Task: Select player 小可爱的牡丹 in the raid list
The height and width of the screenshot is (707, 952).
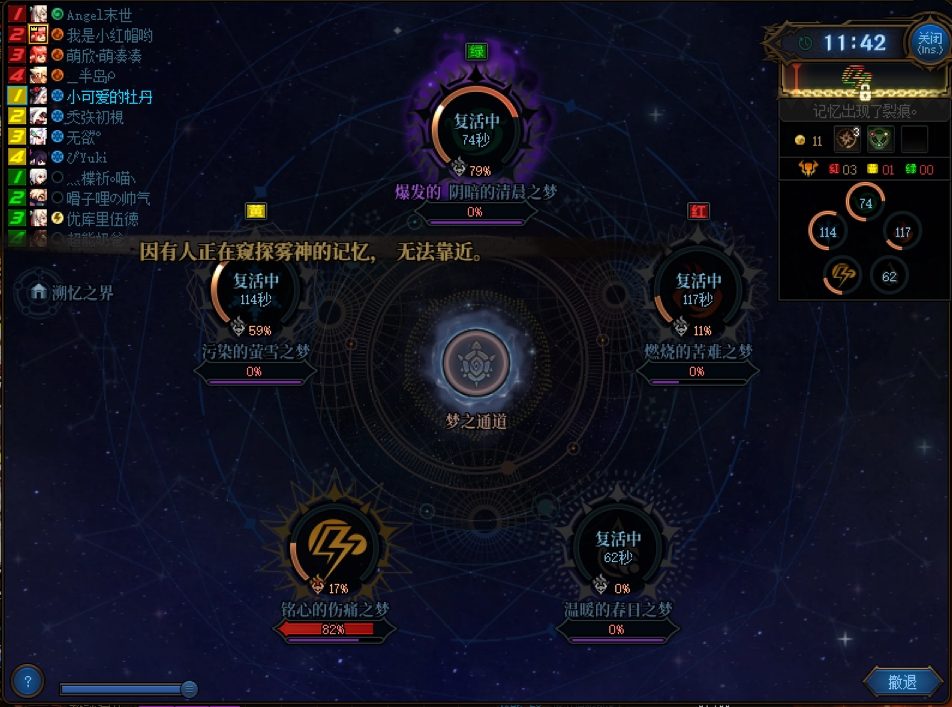Action: coord(109,97)
